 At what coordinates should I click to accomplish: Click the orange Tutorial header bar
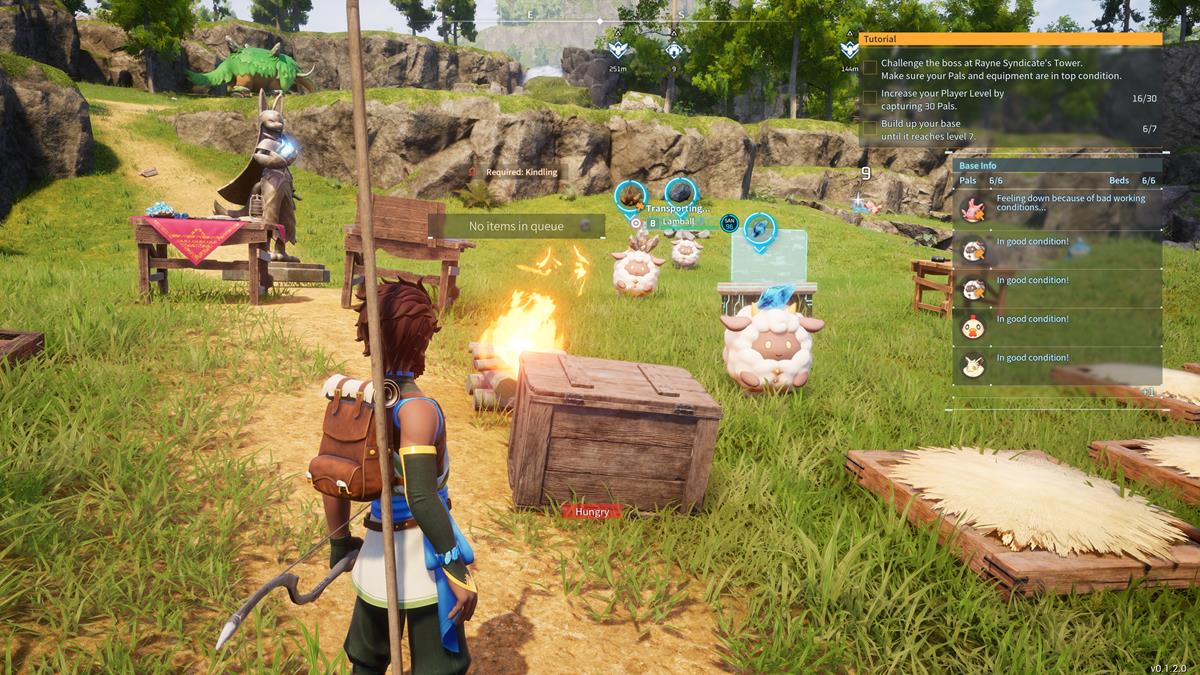[1010, 39]
